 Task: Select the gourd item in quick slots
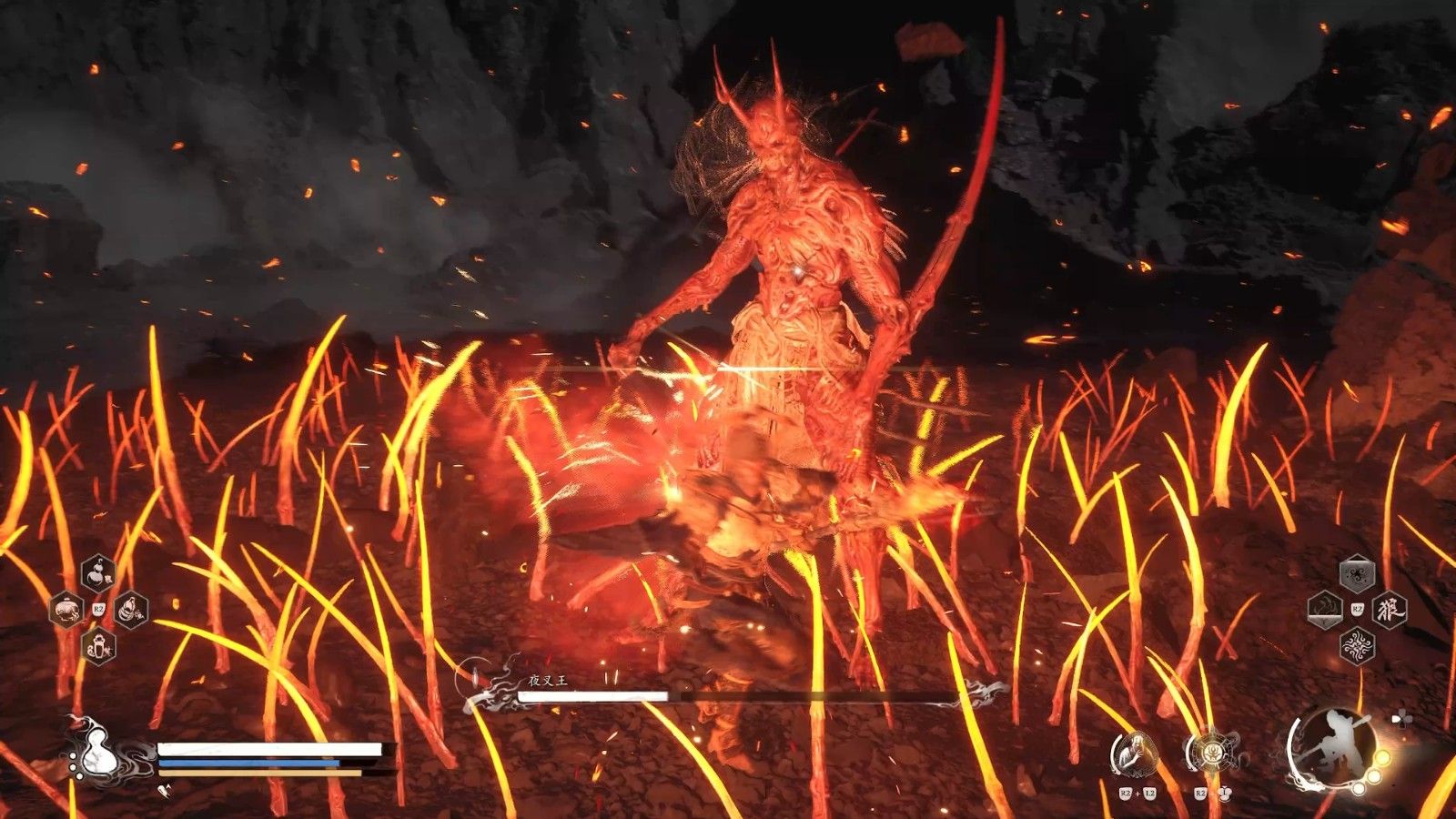pos(97,573)
